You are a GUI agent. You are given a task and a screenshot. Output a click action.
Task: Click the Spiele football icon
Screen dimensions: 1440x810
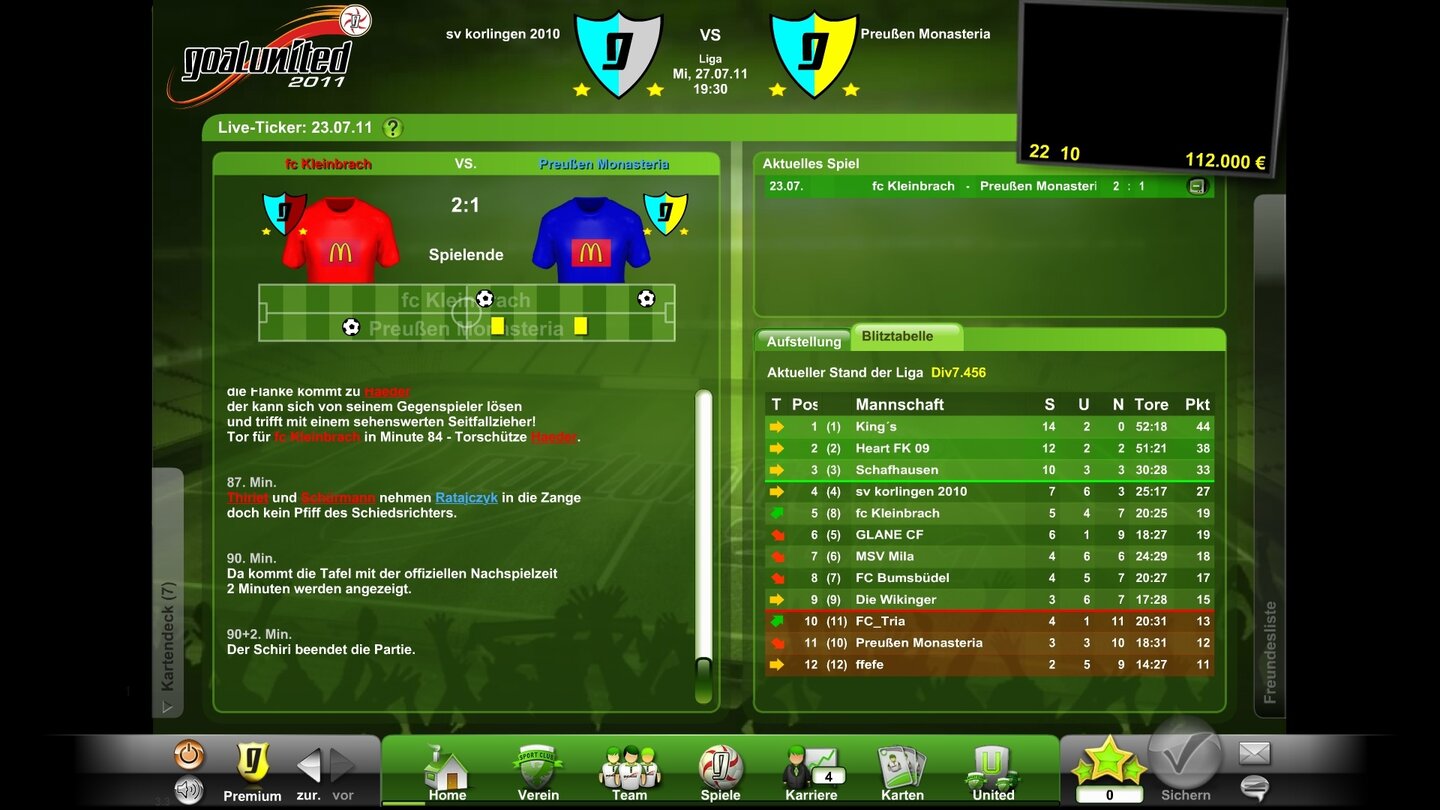(719, 765)
